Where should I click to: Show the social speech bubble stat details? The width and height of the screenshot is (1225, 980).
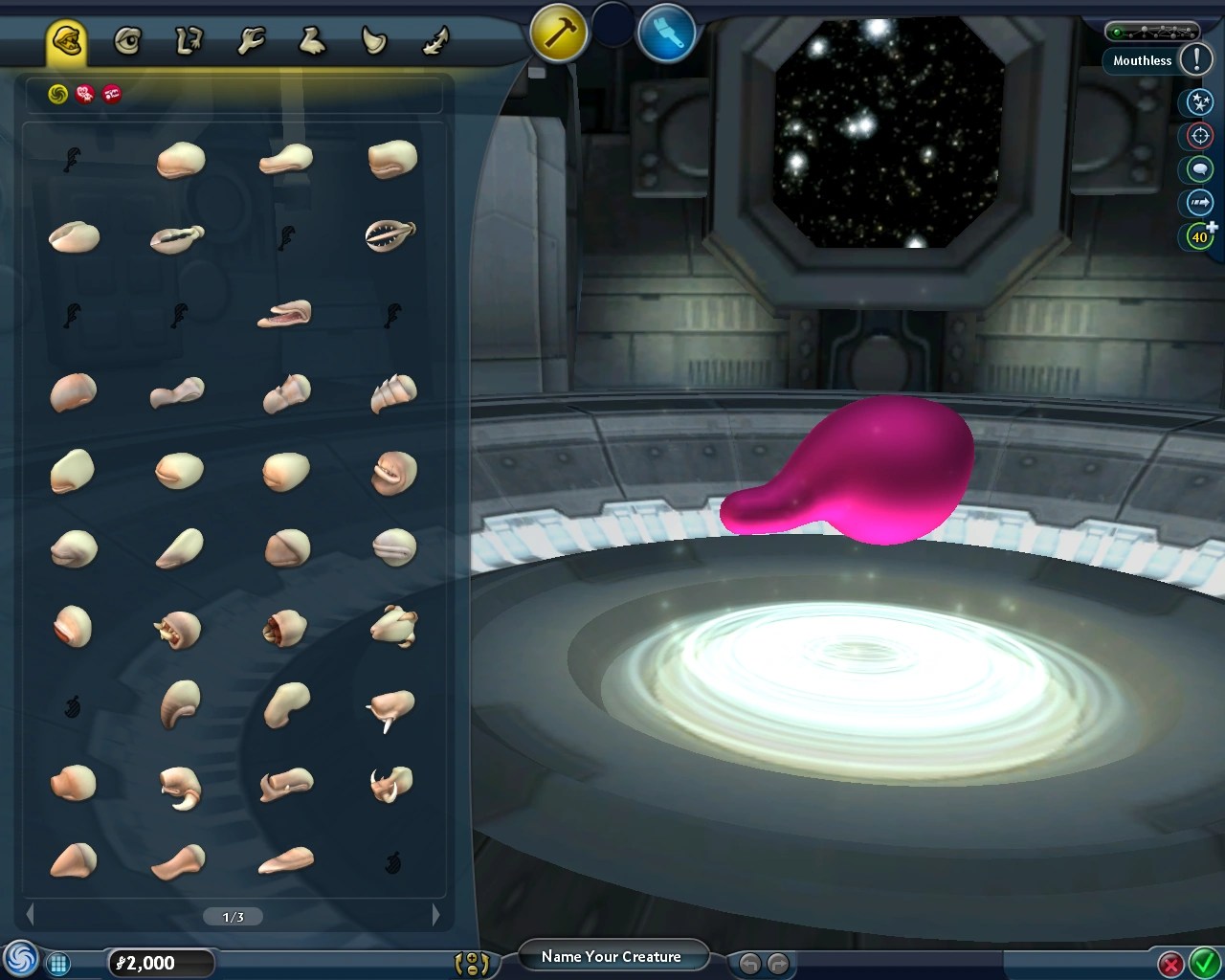click(1197, 169)
